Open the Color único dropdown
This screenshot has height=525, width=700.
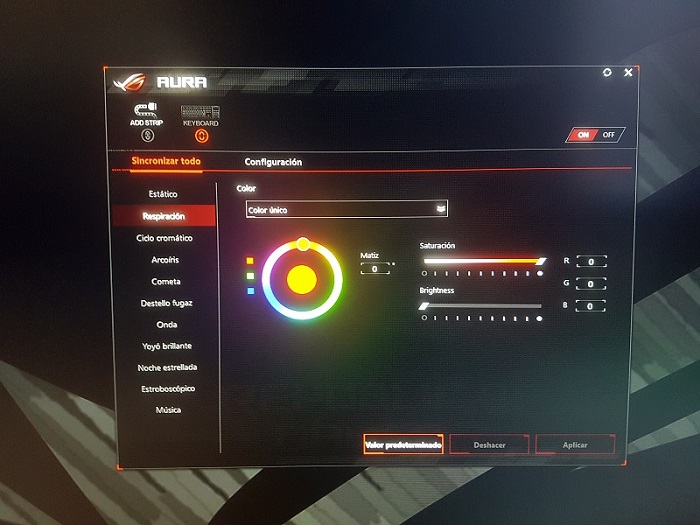[347, 209]
